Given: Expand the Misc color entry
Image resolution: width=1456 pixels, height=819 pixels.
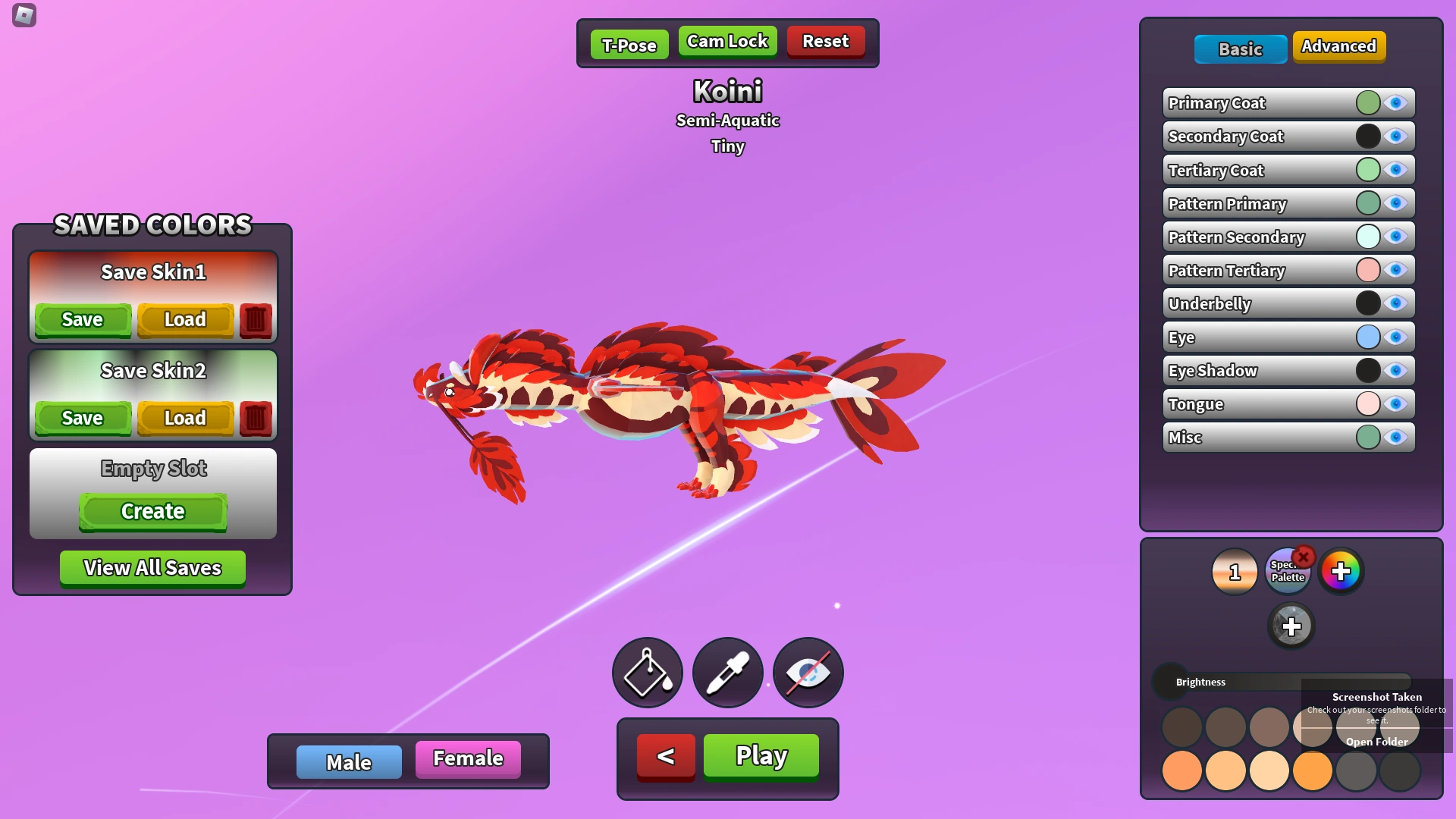Looking at the screenshot, I should pyautogui.click(x=1368, y=436).
